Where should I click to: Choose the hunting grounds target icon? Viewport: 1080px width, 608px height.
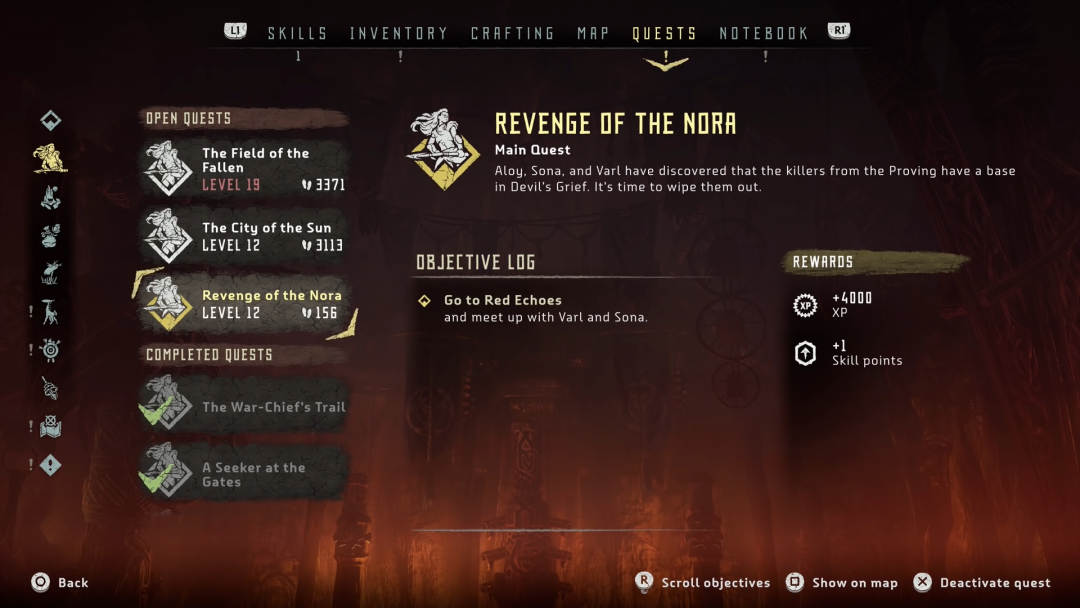click(x=50, y=350)
